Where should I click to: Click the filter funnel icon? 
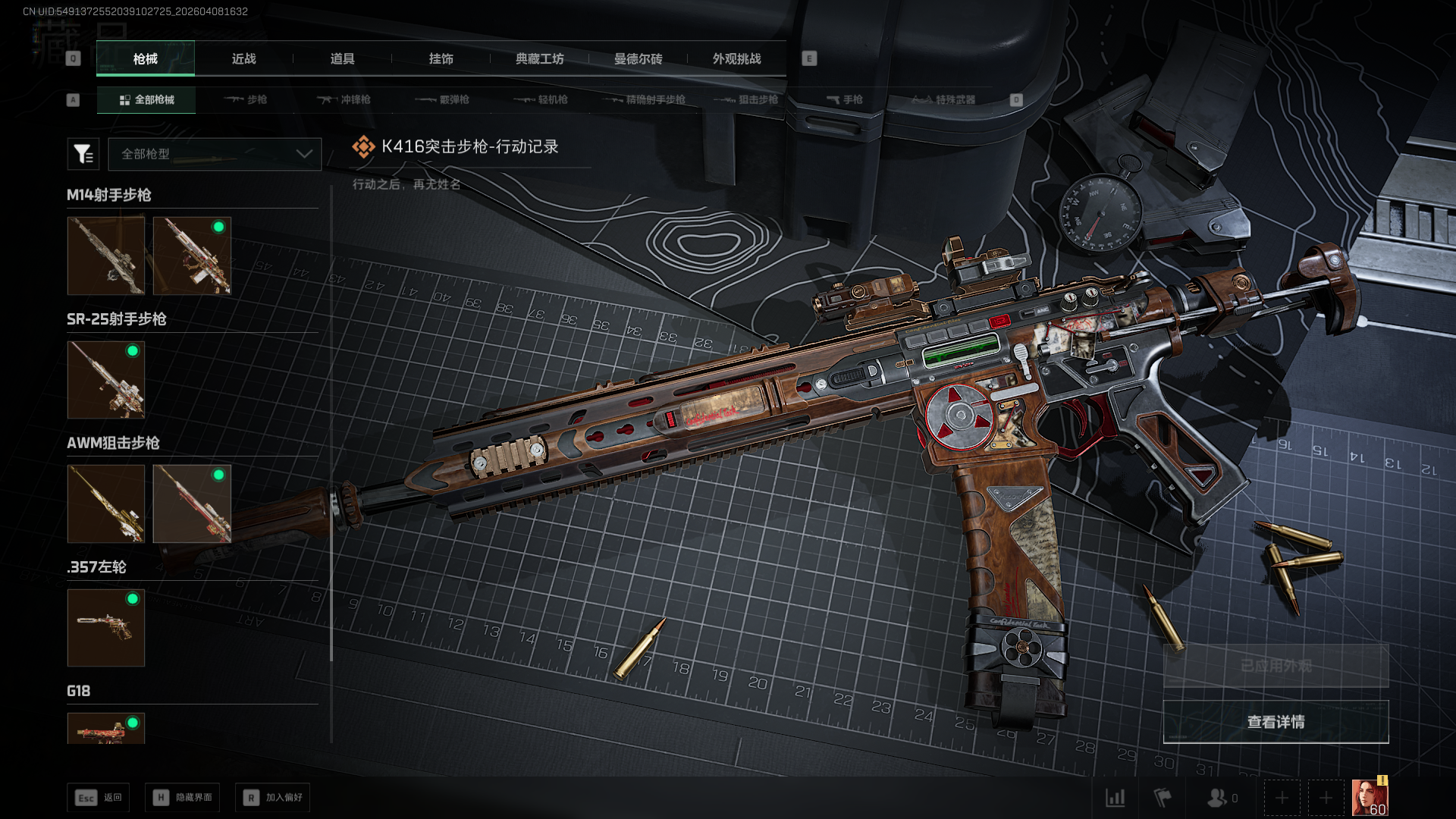(83, 154)
